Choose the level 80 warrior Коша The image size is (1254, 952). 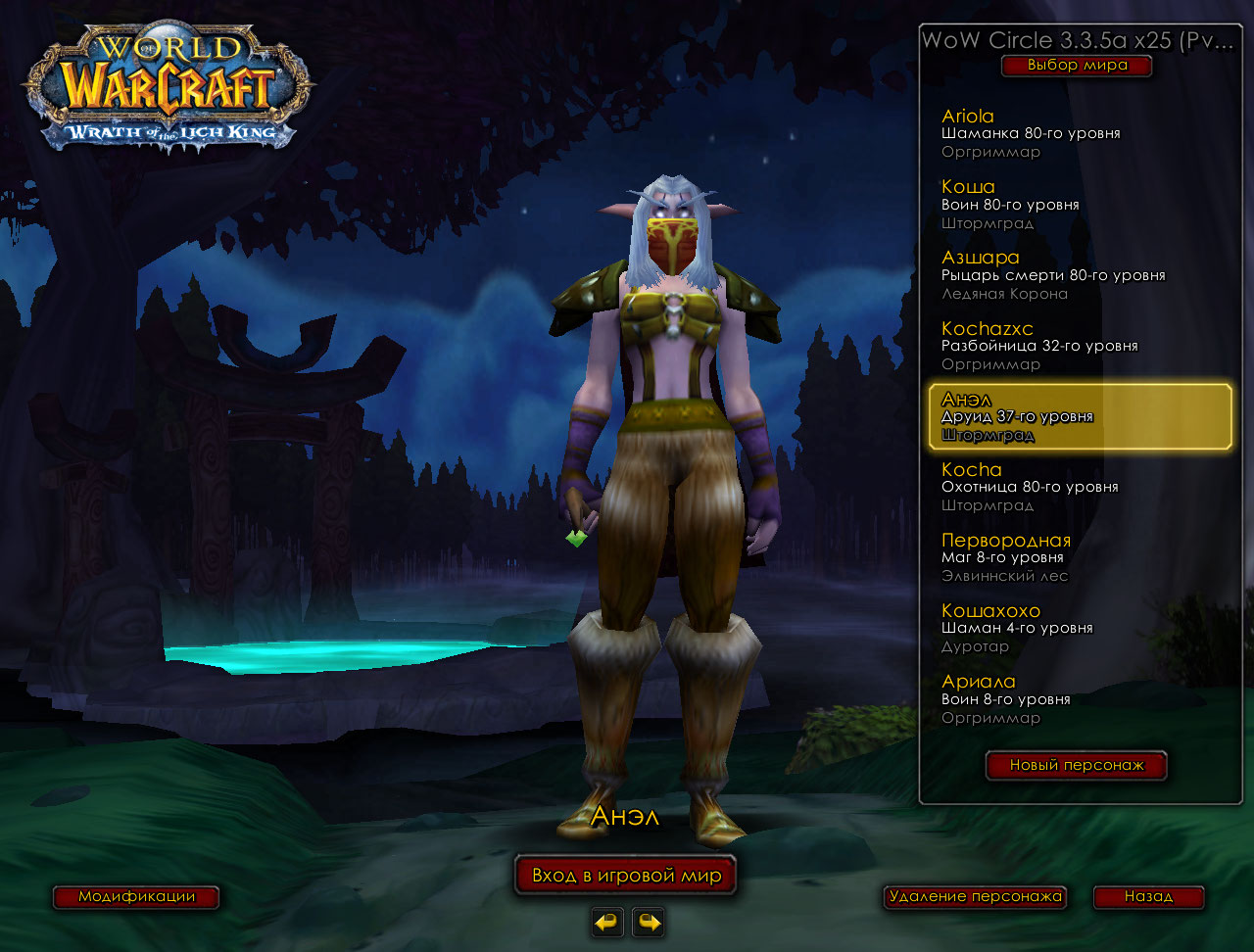click(x=1078, y=204)
